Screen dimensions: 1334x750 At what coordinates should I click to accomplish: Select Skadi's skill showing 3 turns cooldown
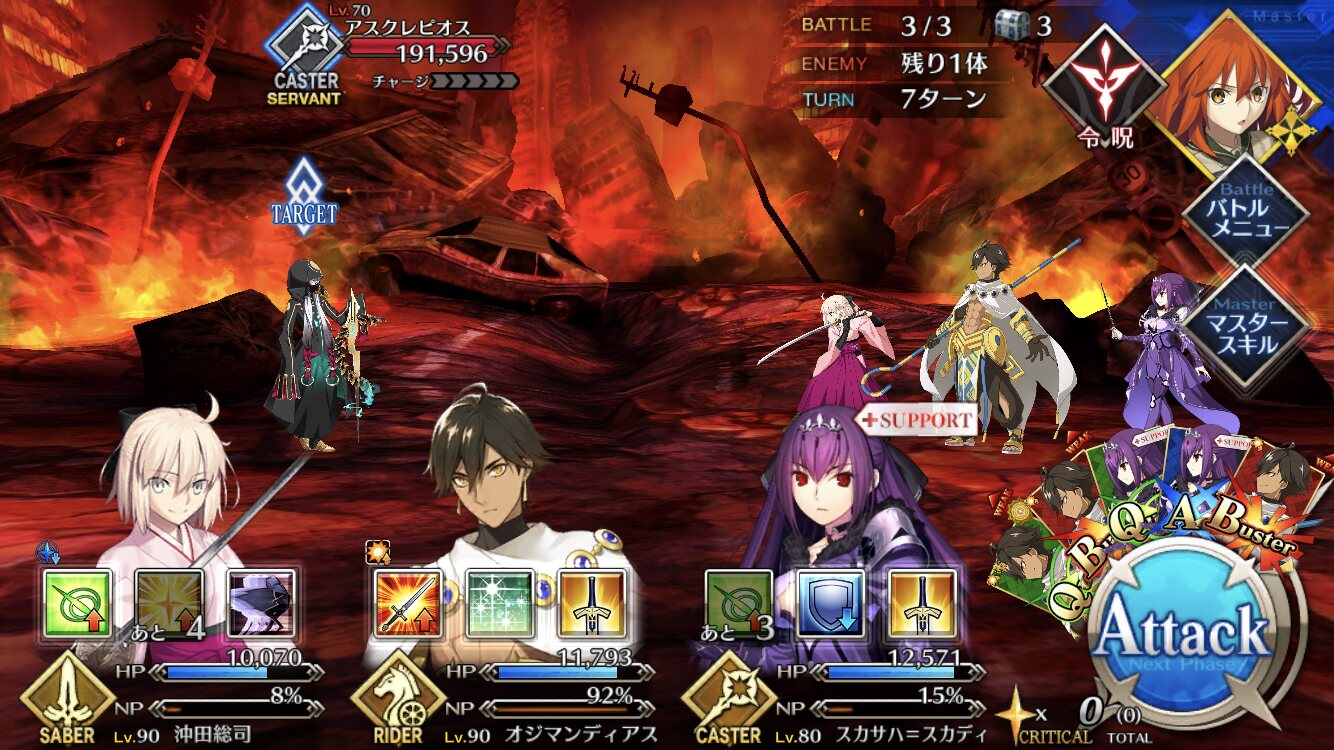click(x=739, y=604)
